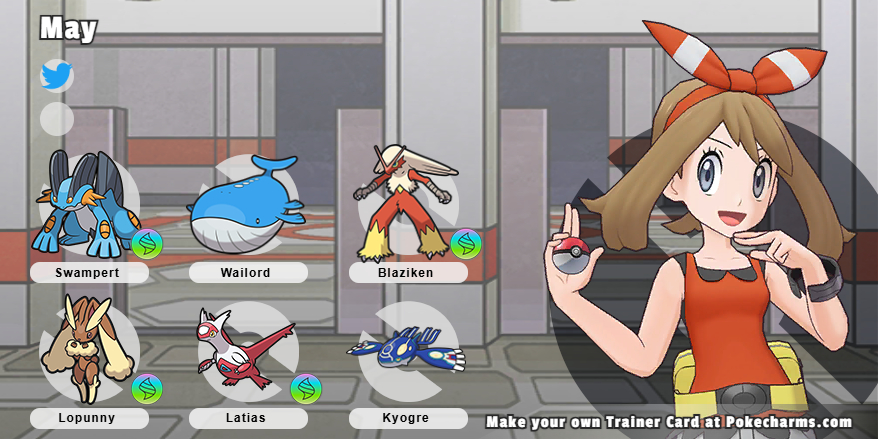Click Lopunny's Mega Evolution stone badge
The height and width of the screenshot is (439, 878).
[147, 389]
